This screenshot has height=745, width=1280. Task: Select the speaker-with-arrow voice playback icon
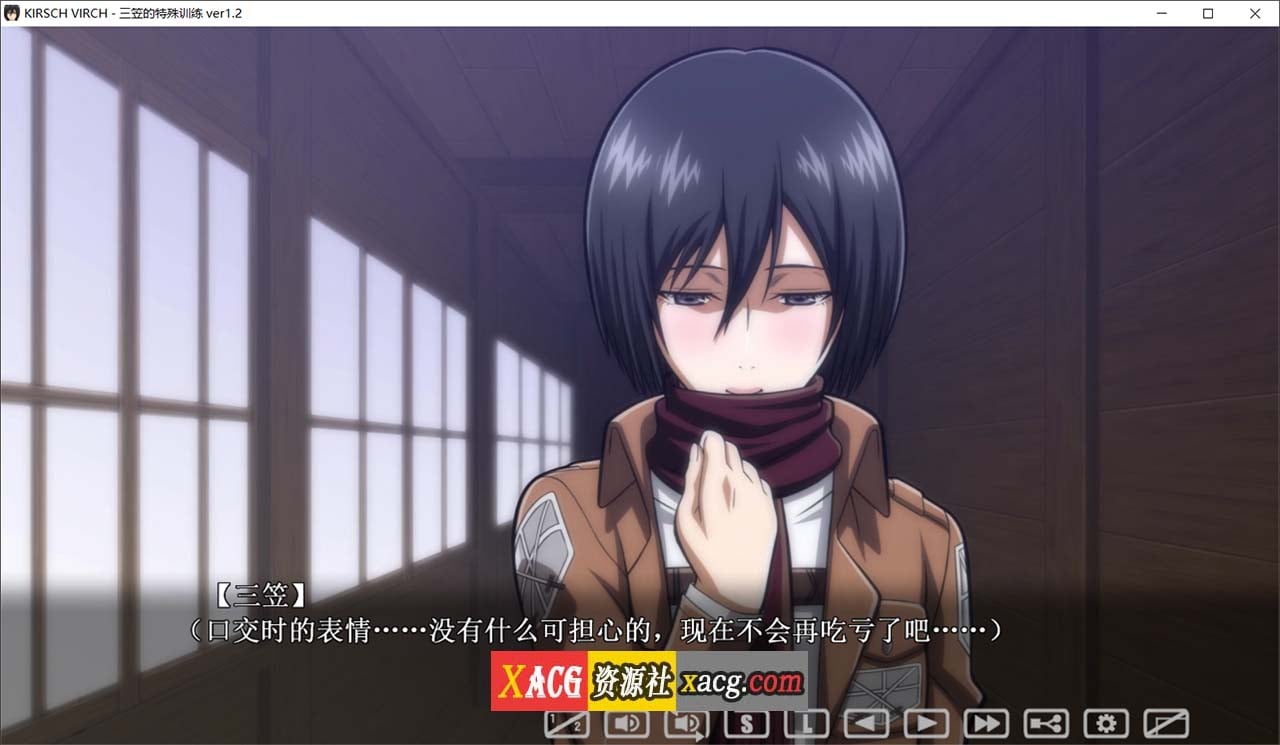(x=688, y=722)
